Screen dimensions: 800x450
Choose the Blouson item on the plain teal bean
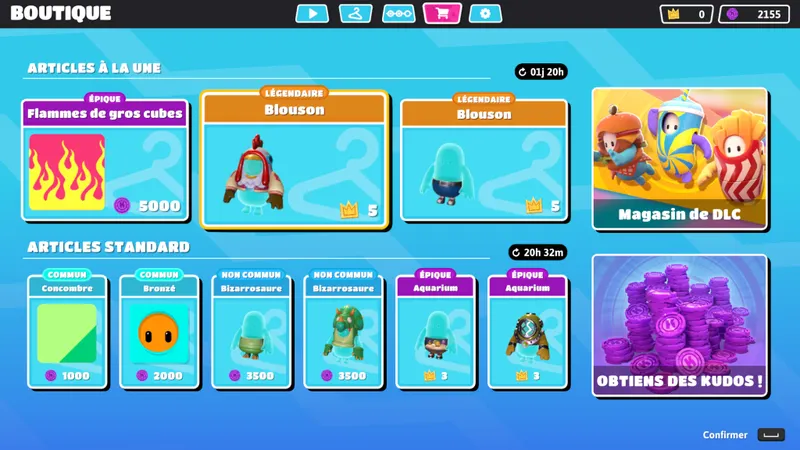tap(484, 160)
